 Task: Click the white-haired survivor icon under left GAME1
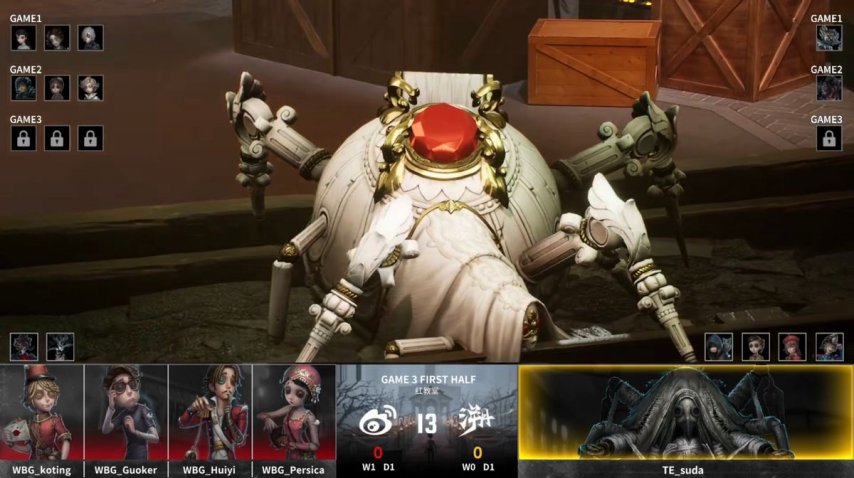coord(90,38)
